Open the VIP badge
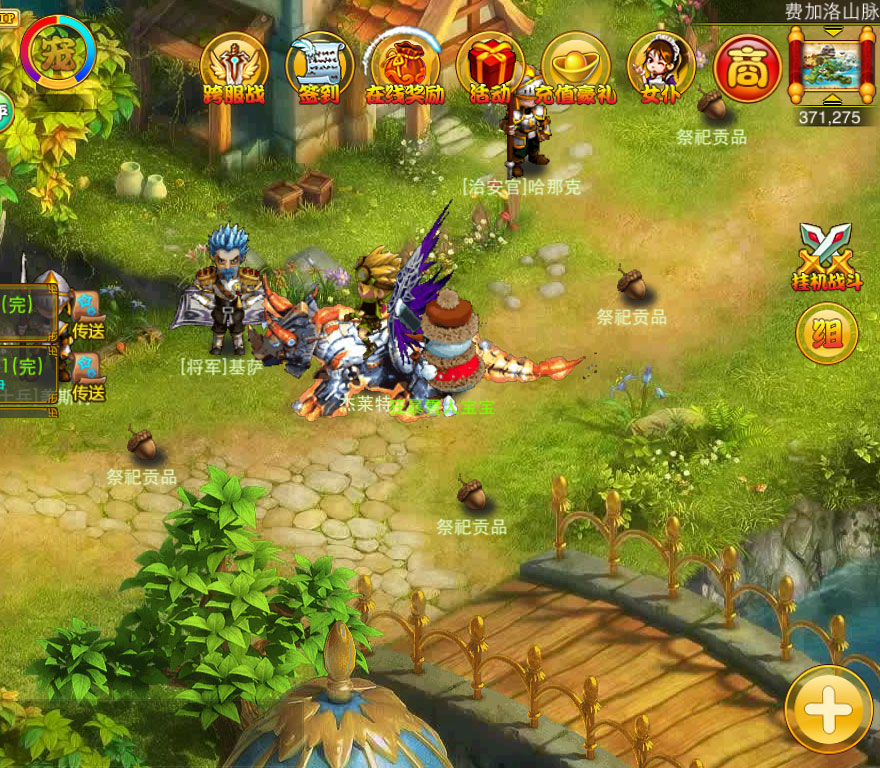This screenshot has width=880, height=768. (x=6, y=18)
